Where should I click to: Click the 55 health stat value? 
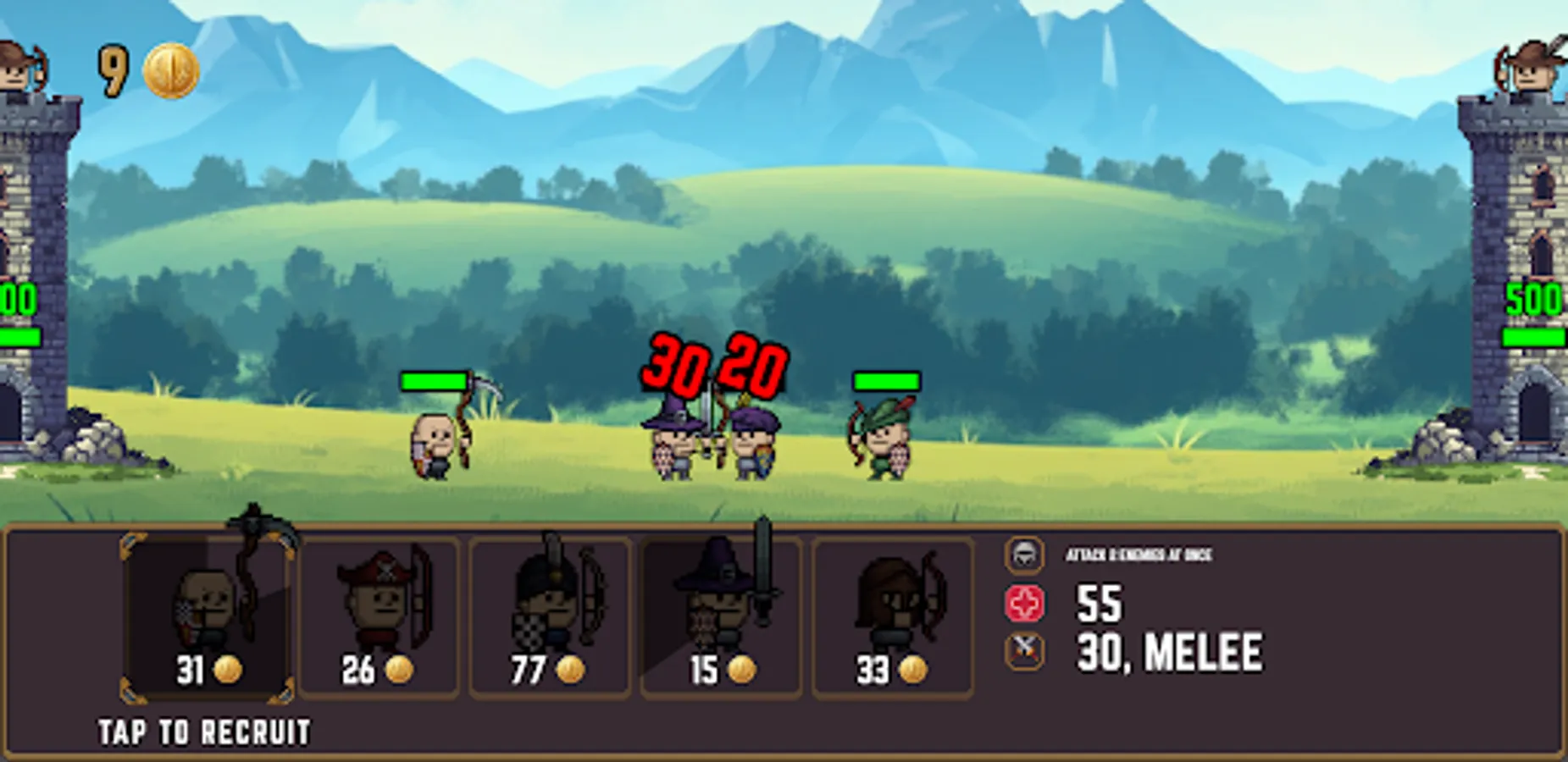pos(1099,603)
